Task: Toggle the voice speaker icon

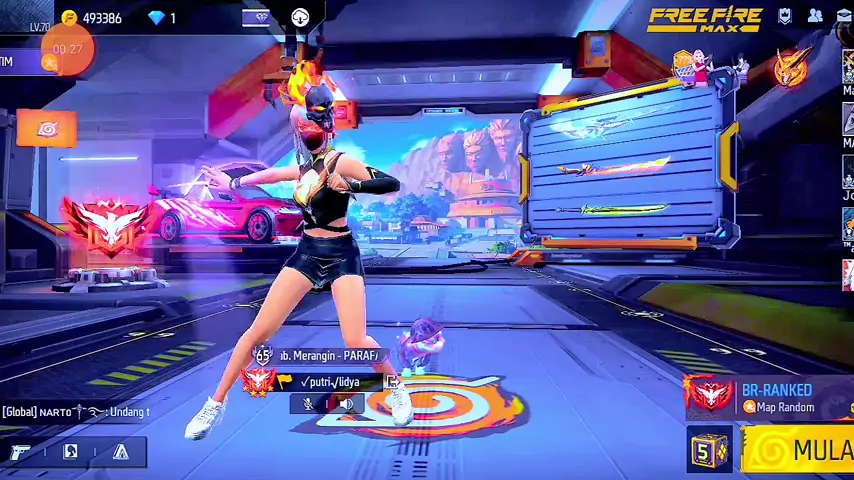Action: [345, 403]
